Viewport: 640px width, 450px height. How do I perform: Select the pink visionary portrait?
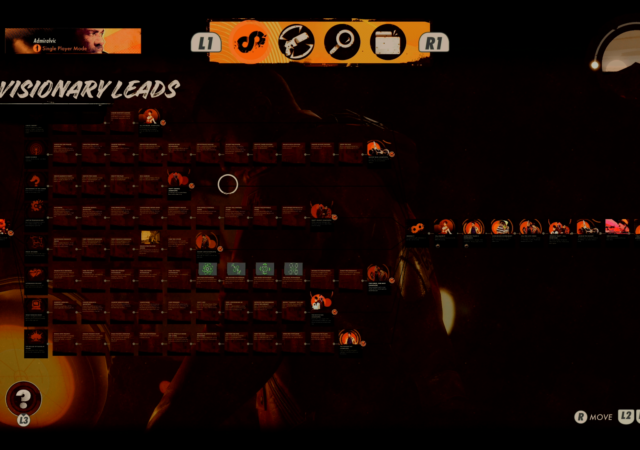click(x=615, y=227)
